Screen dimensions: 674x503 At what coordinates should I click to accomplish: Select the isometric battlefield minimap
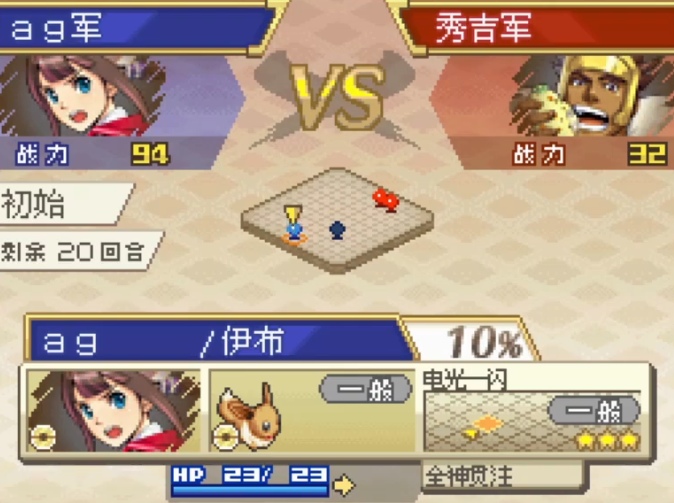click(340, 217)
